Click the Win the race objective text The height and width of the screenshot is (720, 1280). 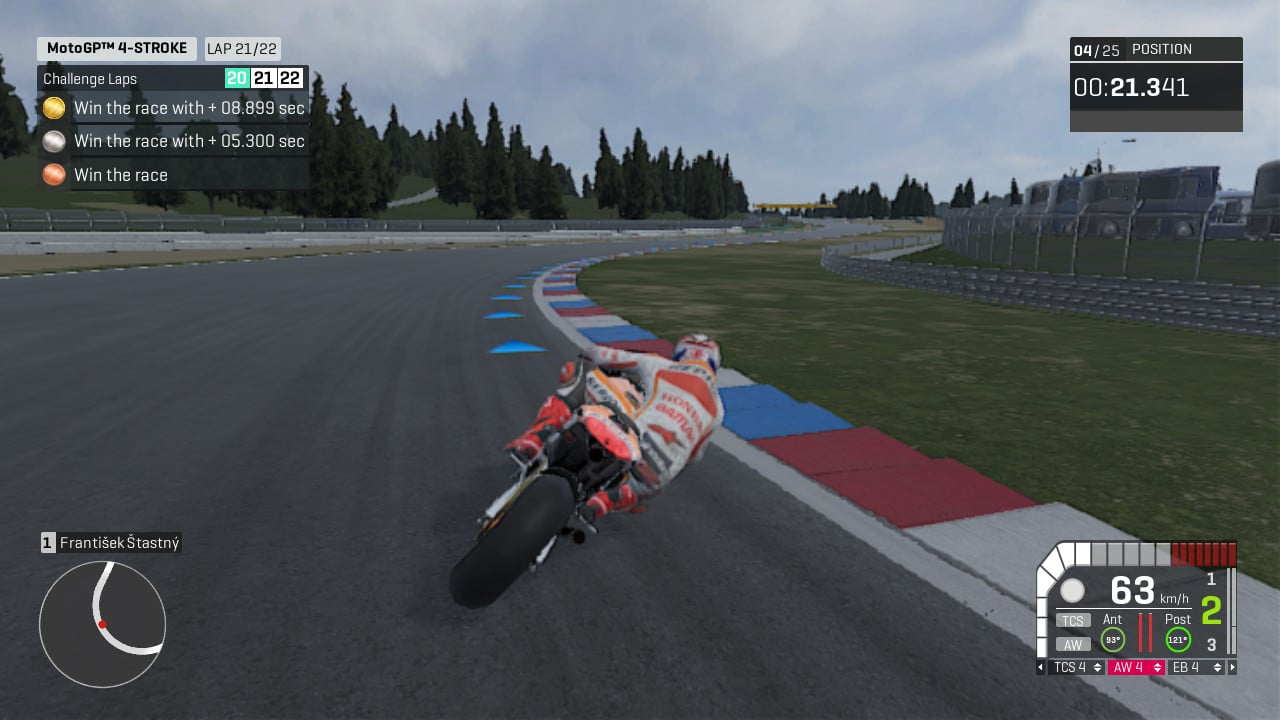coord(120,175)
